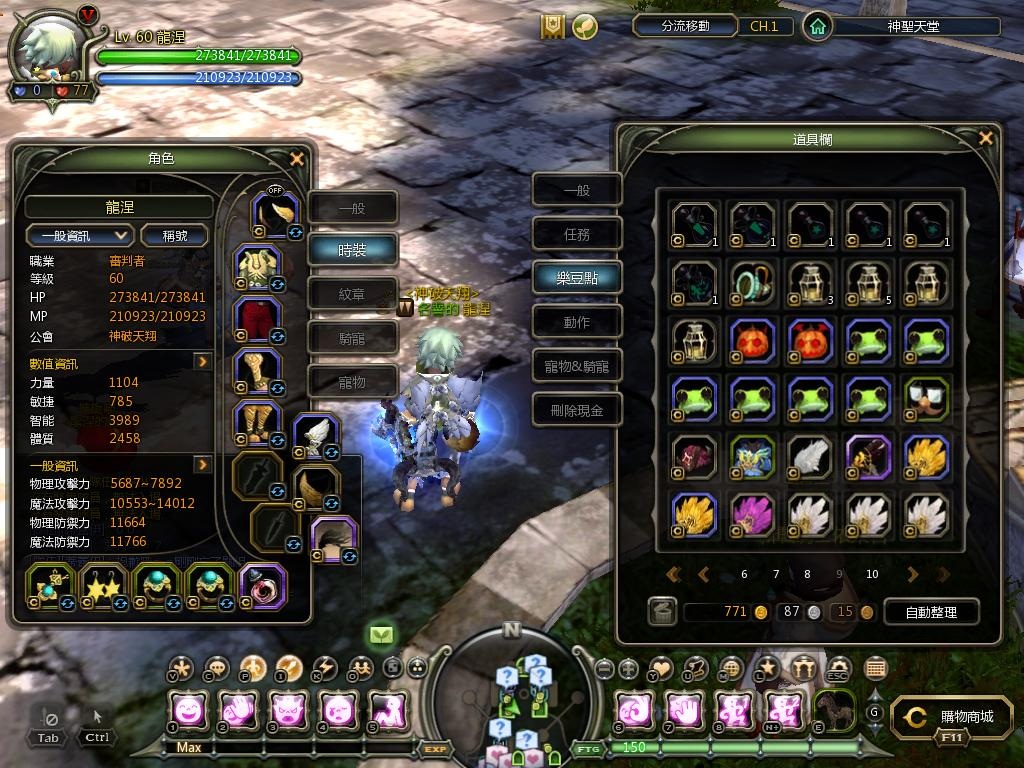Open the 動作 actions tab
The width and height of the screenshot is (1024, 768).
pyautogui.click(x=577, y=322)
